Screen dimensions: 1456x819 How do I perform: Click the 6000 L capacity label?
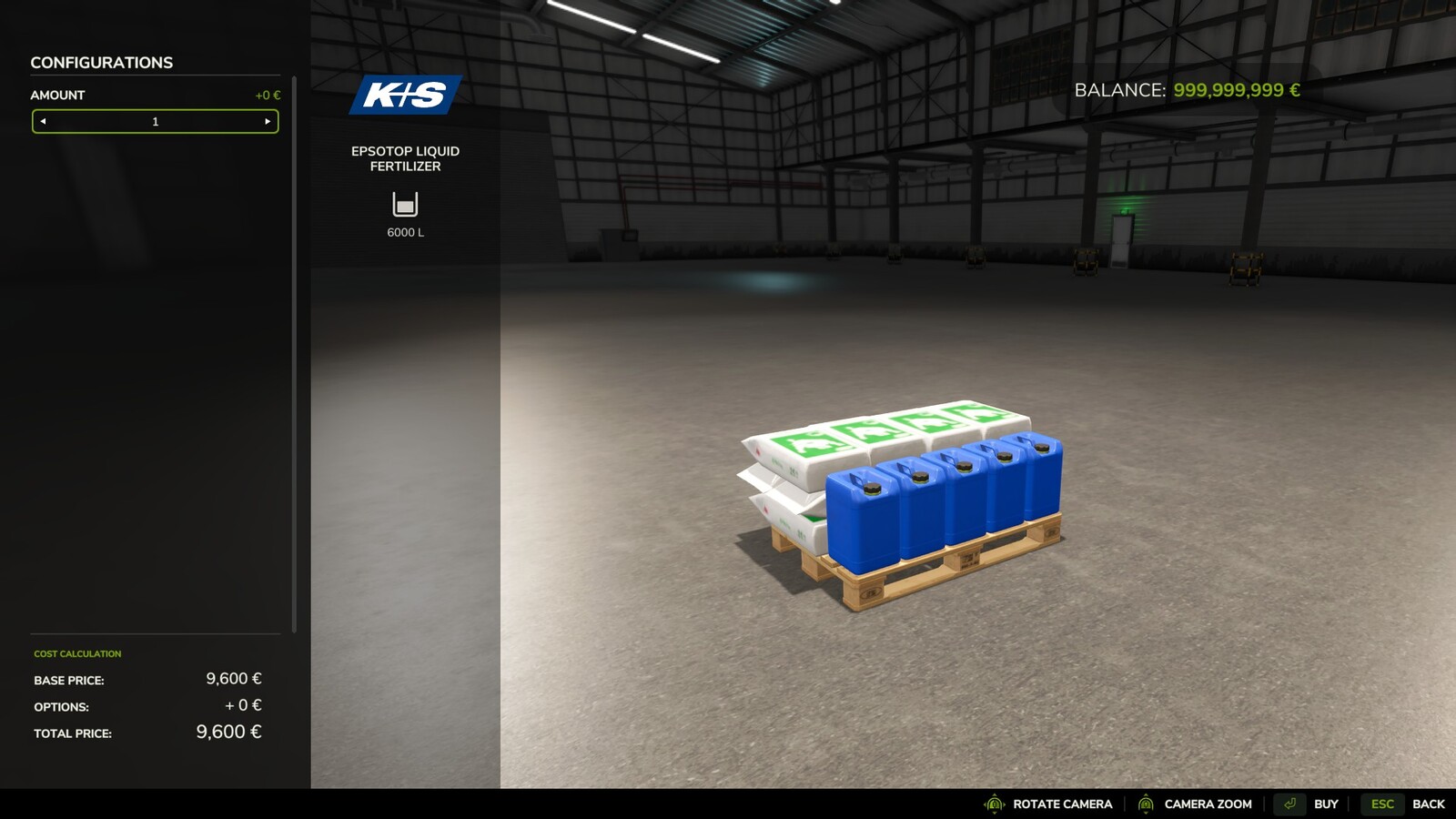406,231
